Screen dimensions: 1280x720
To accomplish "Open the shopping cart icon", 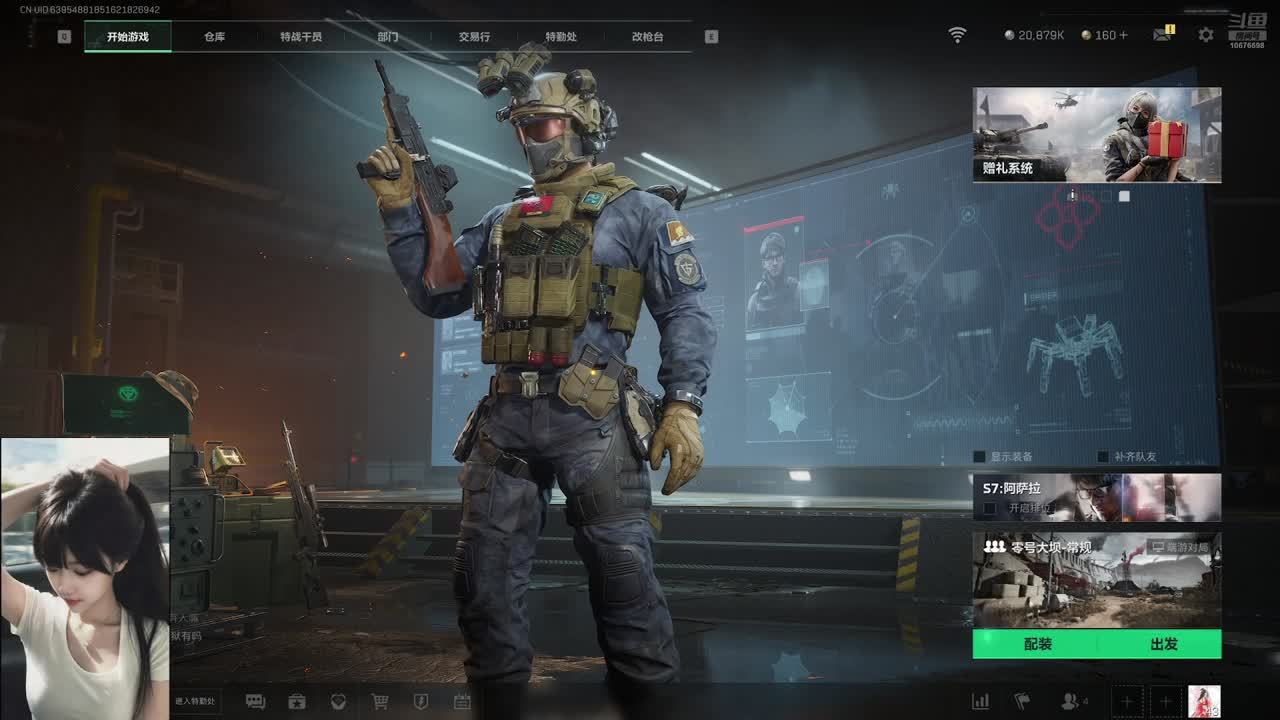I will [x=380, y=702].
